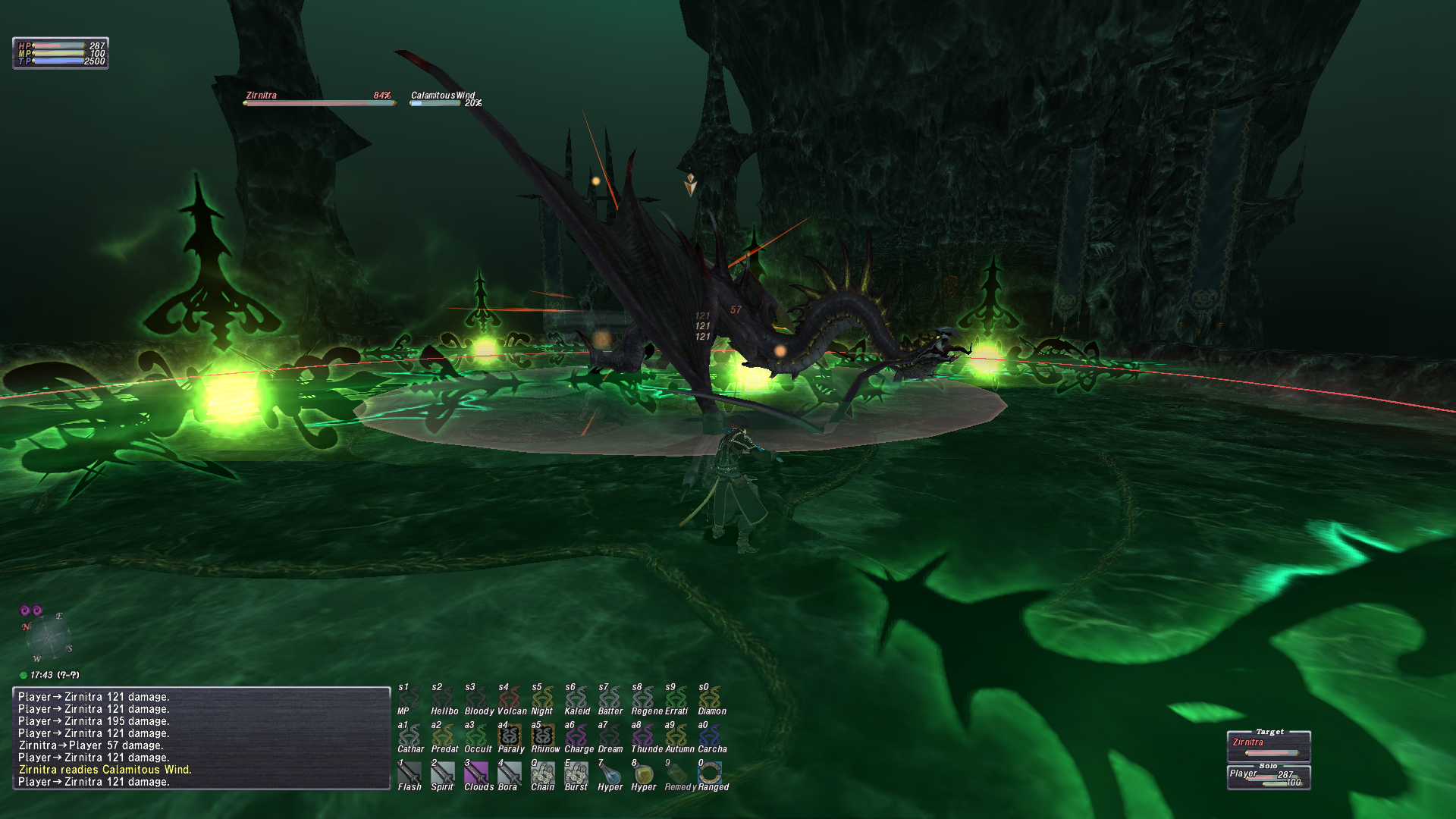Fire the Ranged attack ring slot
The height and width of the screenshot is (819, 1456).
(x=710, y=773)
